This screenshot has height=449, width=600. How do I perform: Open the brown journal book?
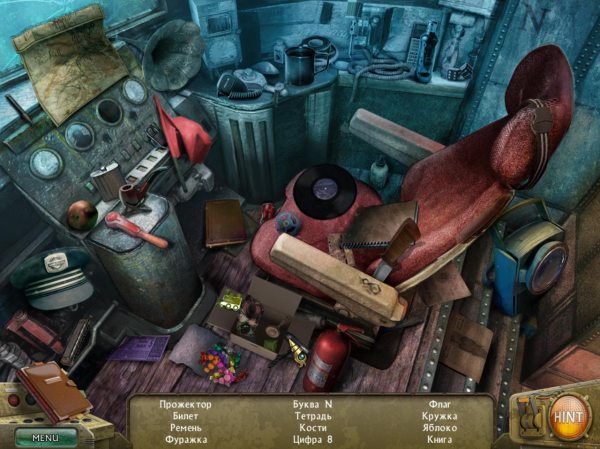click(54, 388)
